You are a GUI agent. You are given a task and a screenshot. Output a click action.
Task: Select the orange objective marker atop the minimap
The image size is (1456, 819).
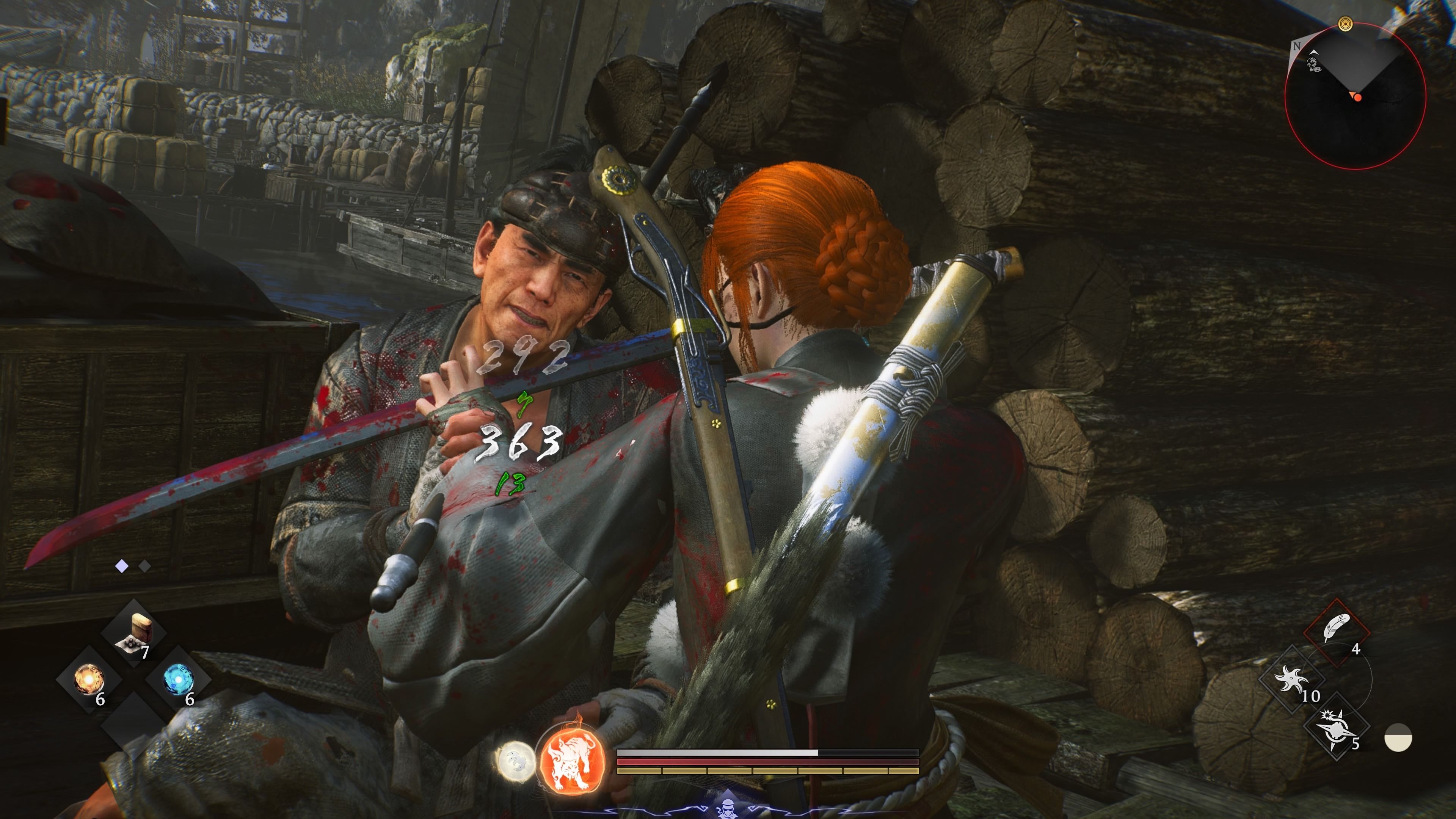1345,24
